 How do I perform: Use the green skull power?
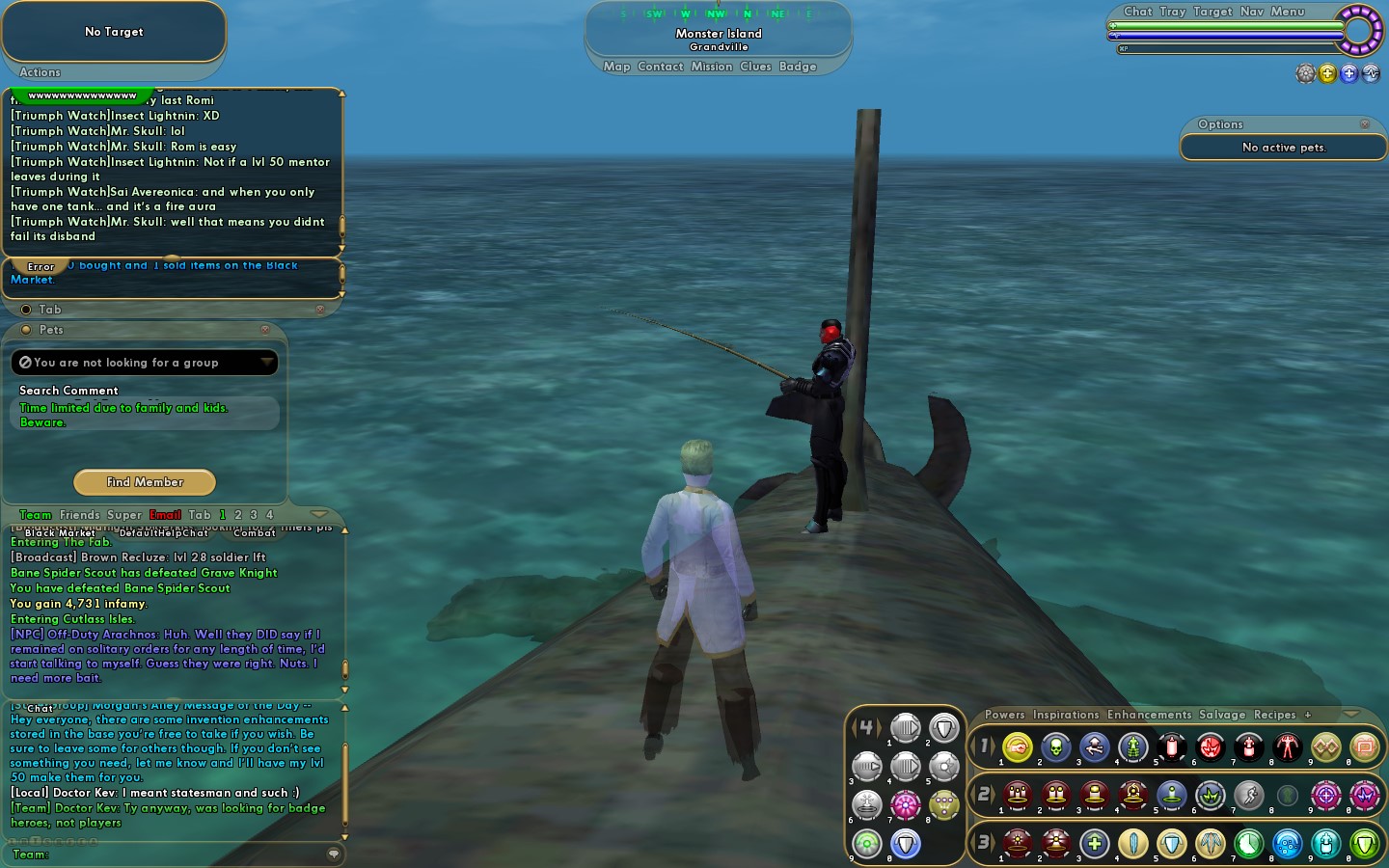1056,746
